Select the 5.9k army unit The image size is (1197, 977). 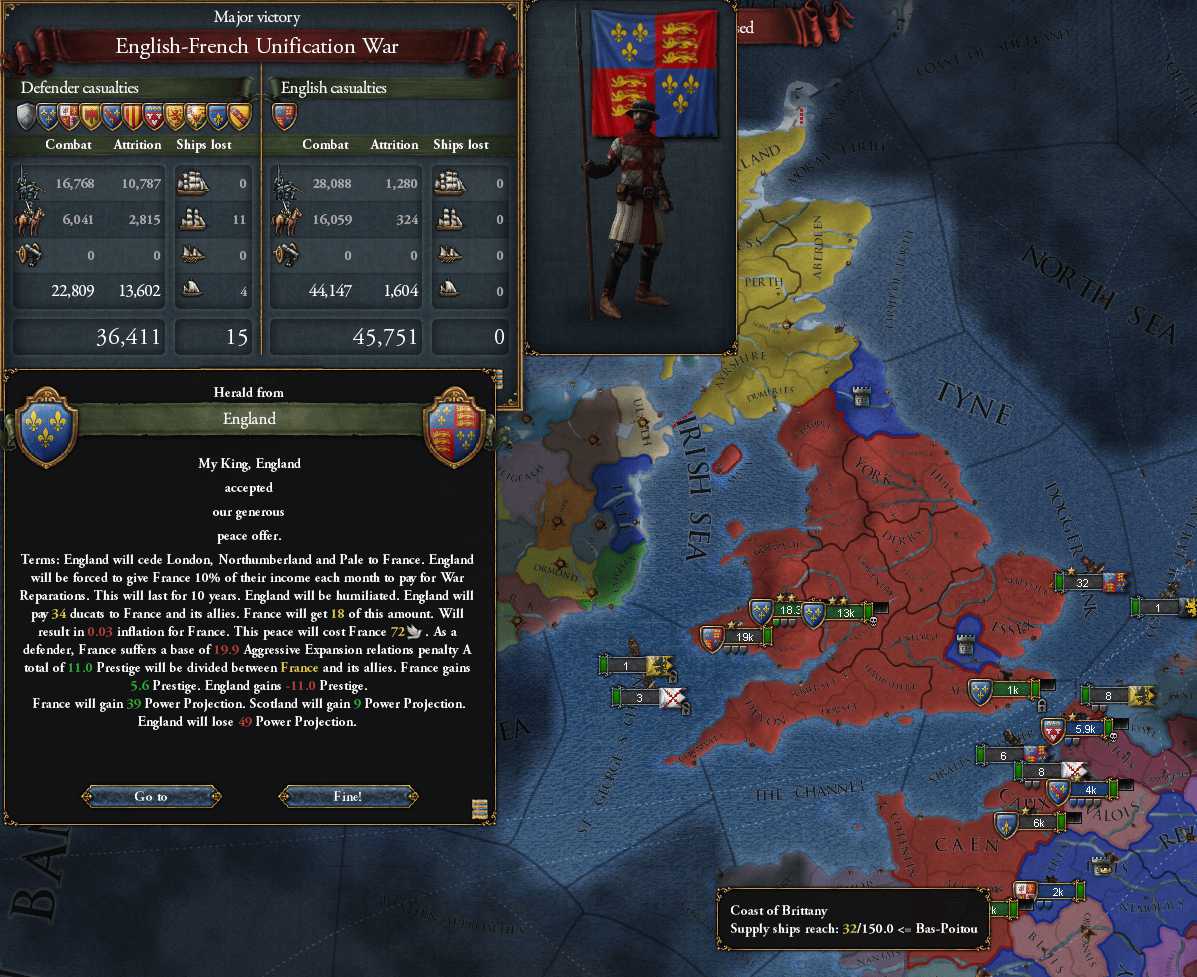(x=1085, y=730)
